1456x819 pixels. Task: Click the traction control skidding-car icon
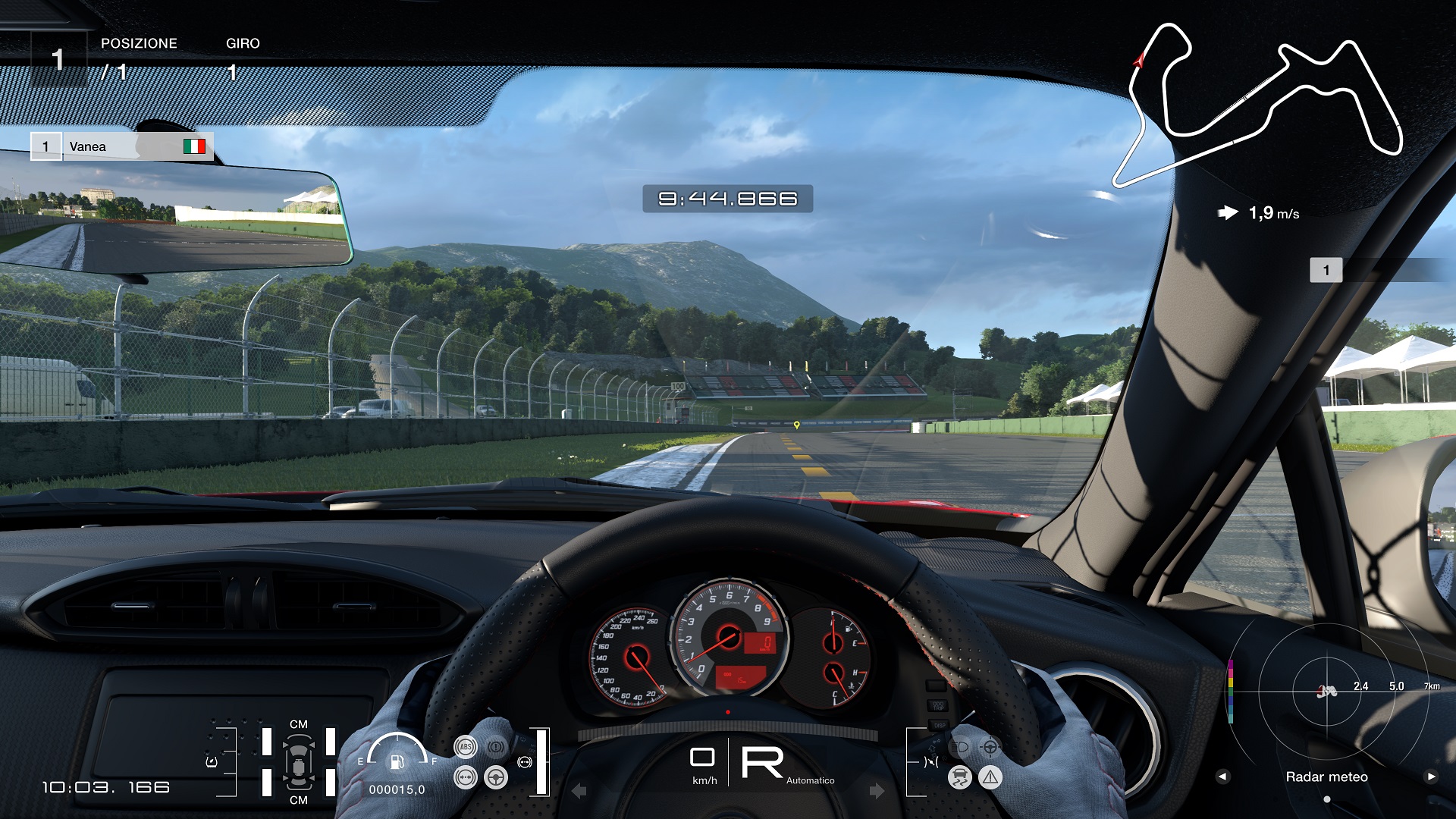[959, 777]
